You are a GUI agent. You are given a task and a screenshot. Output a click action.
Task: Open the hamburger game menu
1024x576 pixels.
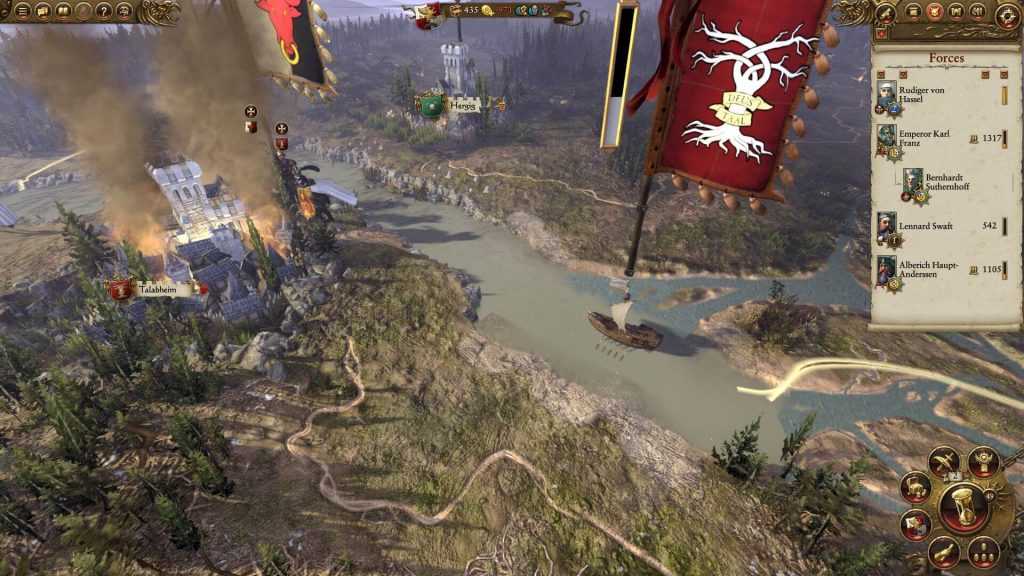coord(22,11)
